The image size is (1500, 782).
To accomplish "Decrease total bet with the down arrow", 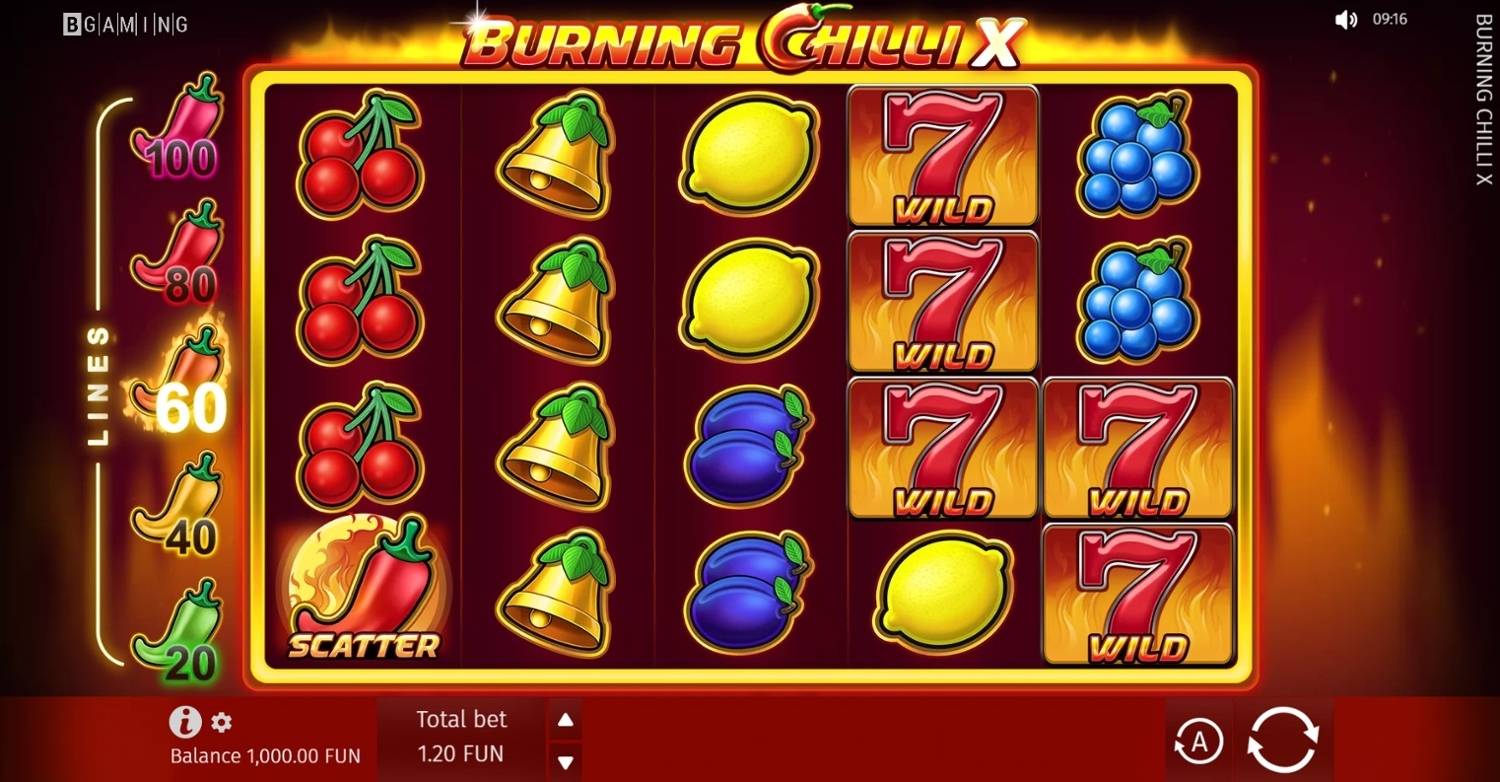I will tap(566, 760).
